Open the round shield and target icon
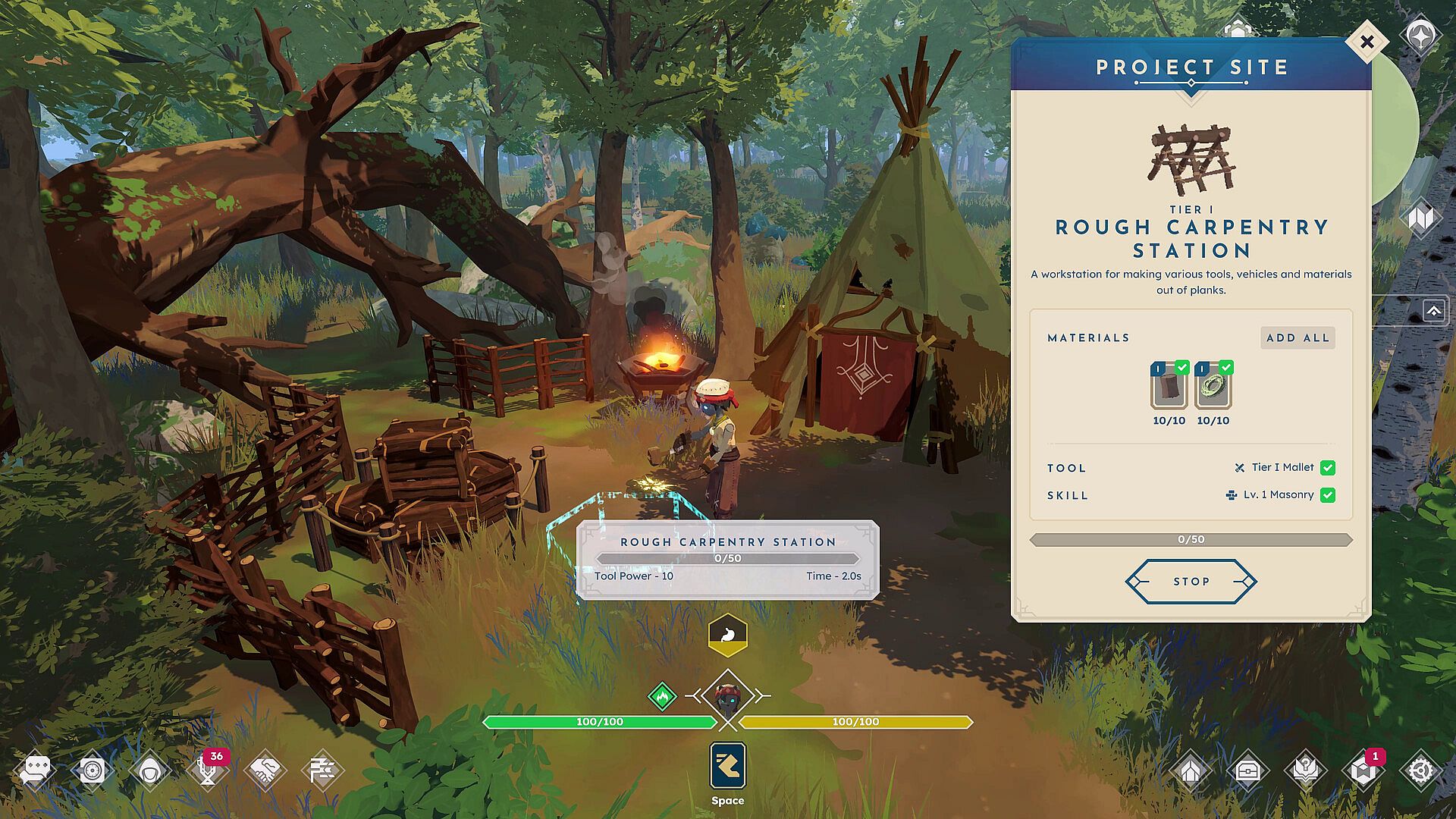The width and height of the screenshot is (1456, 819). click(x=93, y=771)
